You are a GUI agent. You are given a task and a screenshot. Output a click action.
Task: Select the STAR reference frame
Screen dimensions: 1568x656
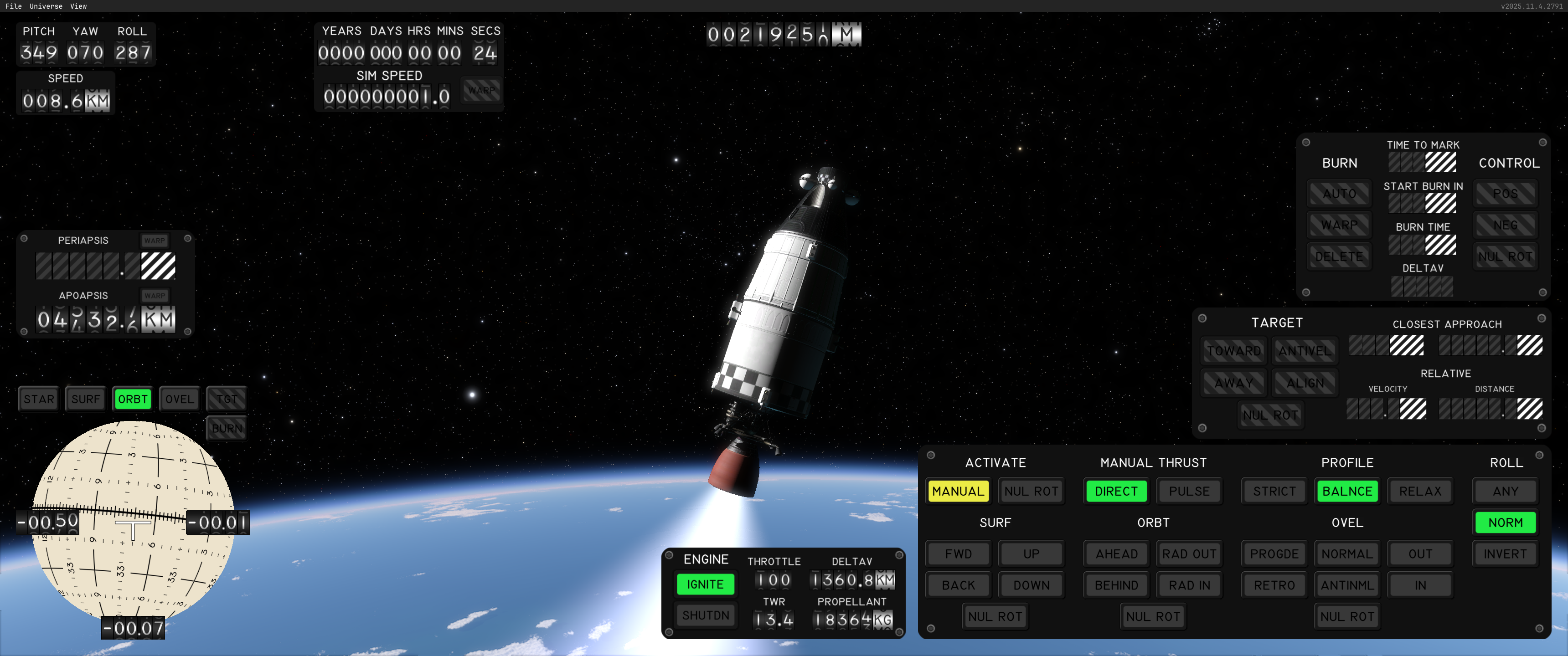coord(39,399)
